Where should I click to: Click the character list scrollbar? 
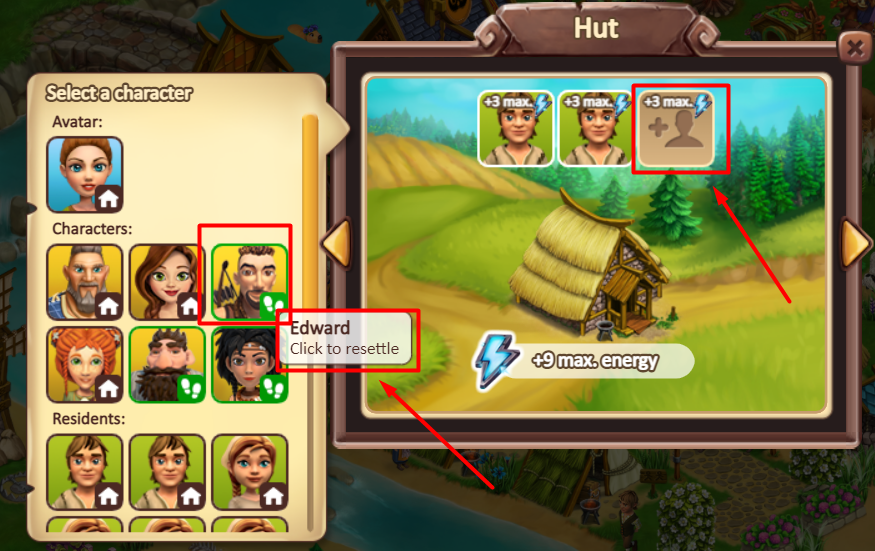pyautogui.click(x=310, y=300)
